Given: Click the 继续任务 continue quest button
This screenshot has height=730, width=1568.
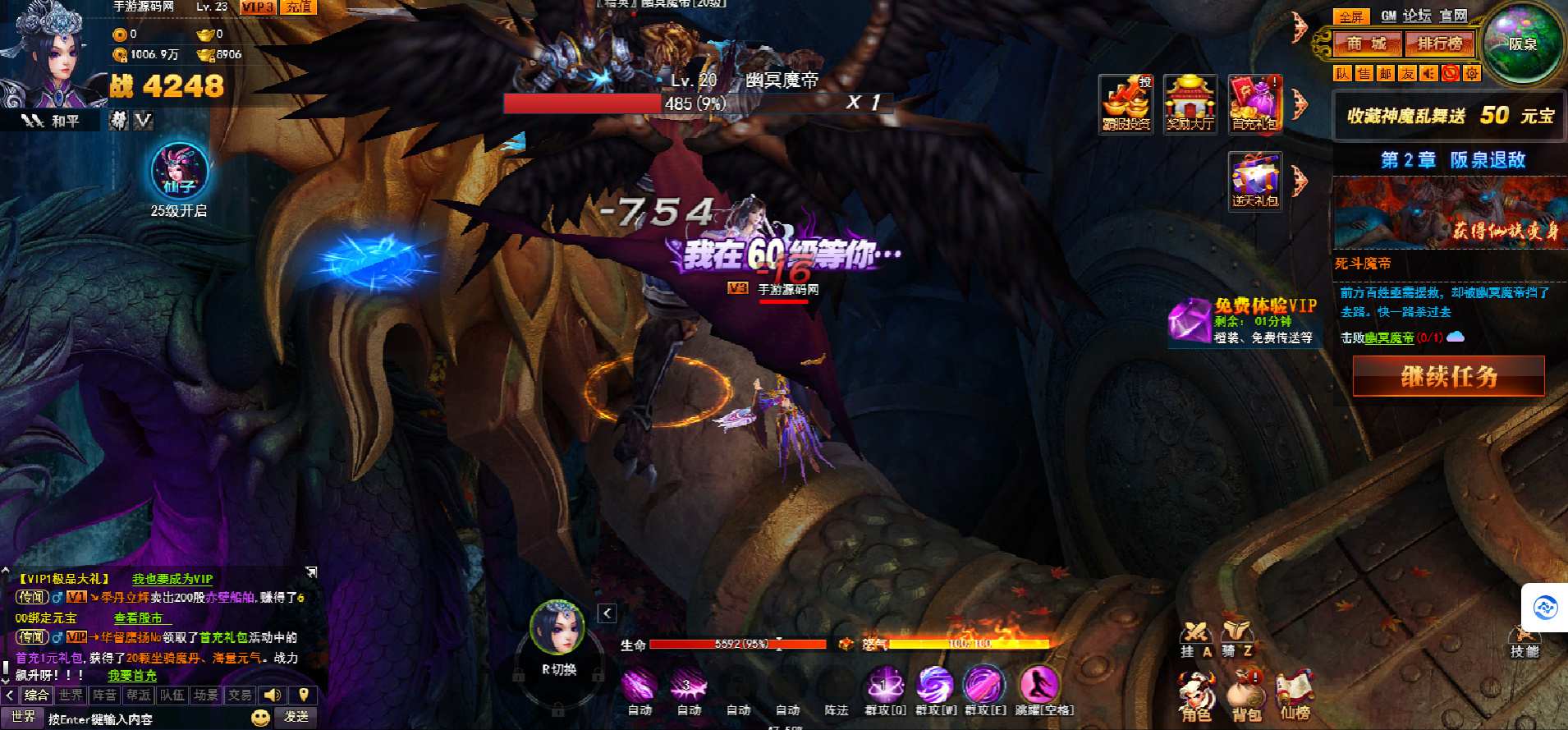Looking at the screenshot, I should coord(1448,377).
